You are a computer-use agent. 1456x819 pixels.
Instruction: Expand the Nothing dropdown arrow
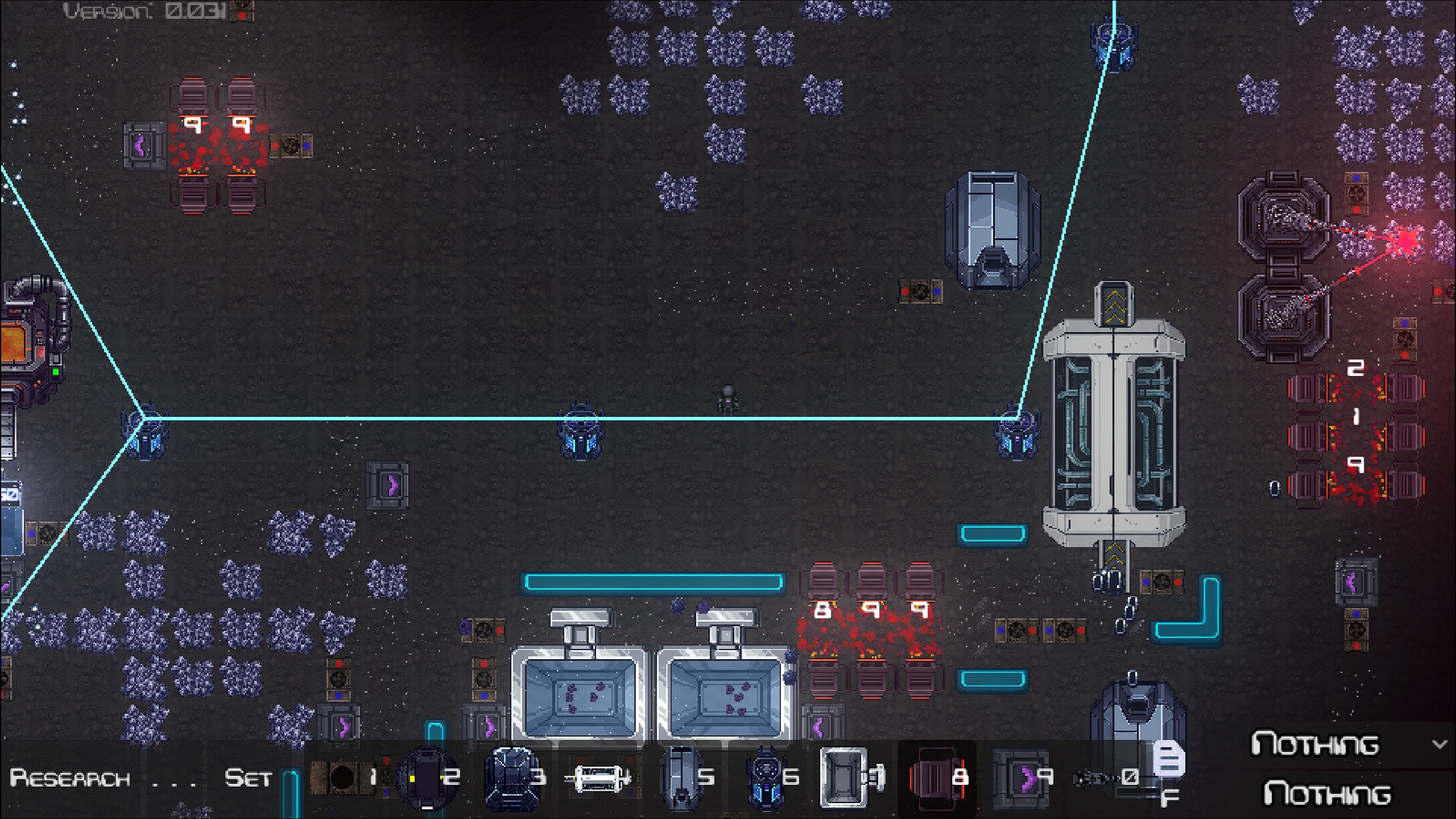pyautogui.click(x=1439, y=744)
